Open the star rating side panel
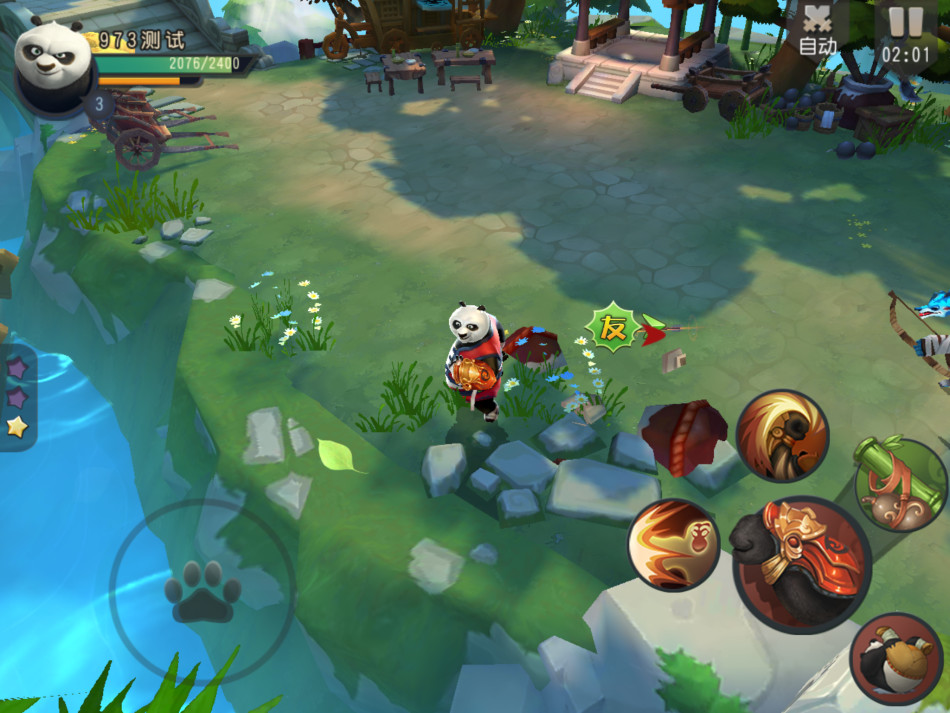The height and width of the screenshot is (713, 950). pyautogui.click(x=17, y=397)
